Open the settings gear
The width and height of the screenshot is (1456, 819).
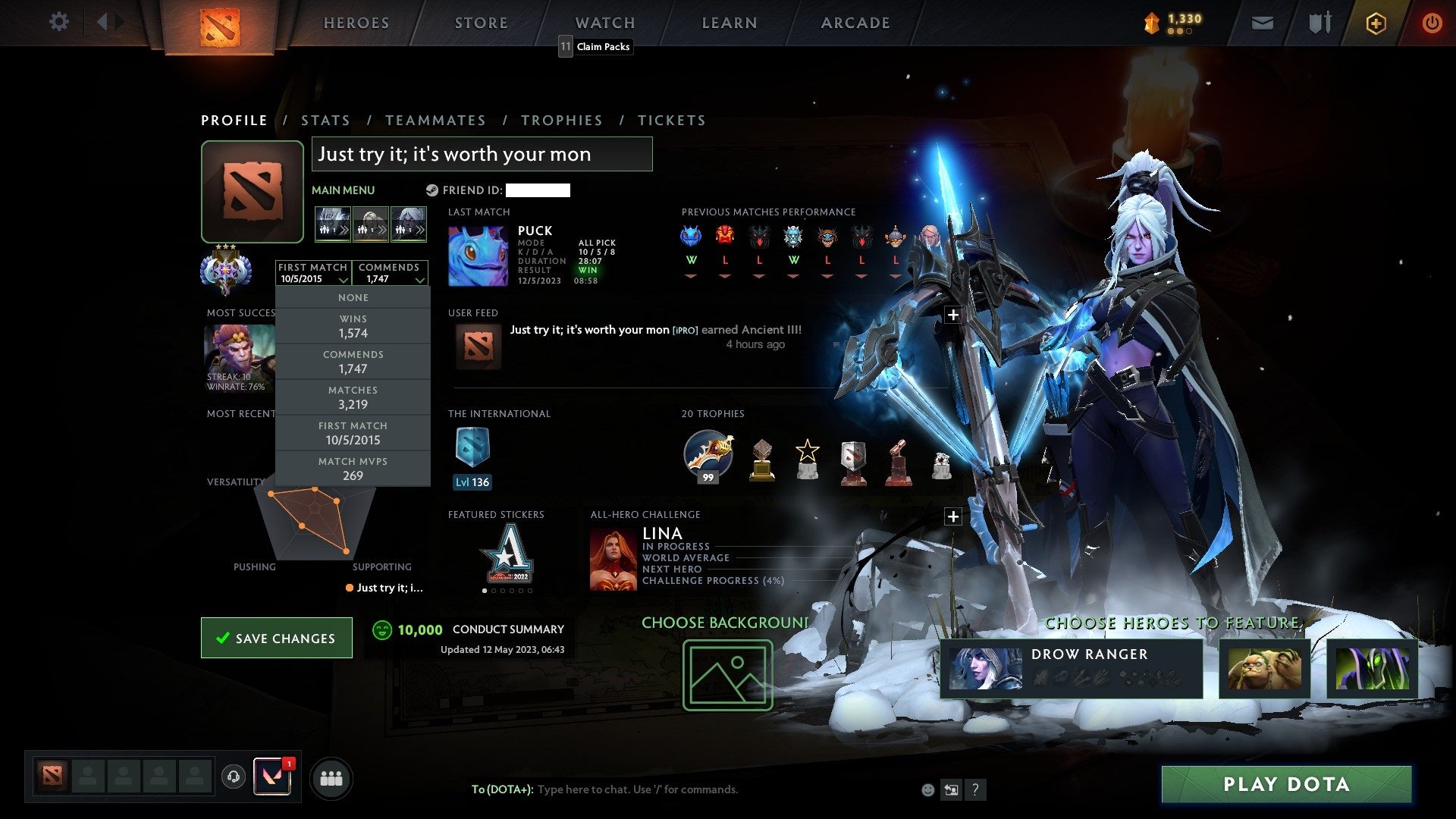[59, 22]
